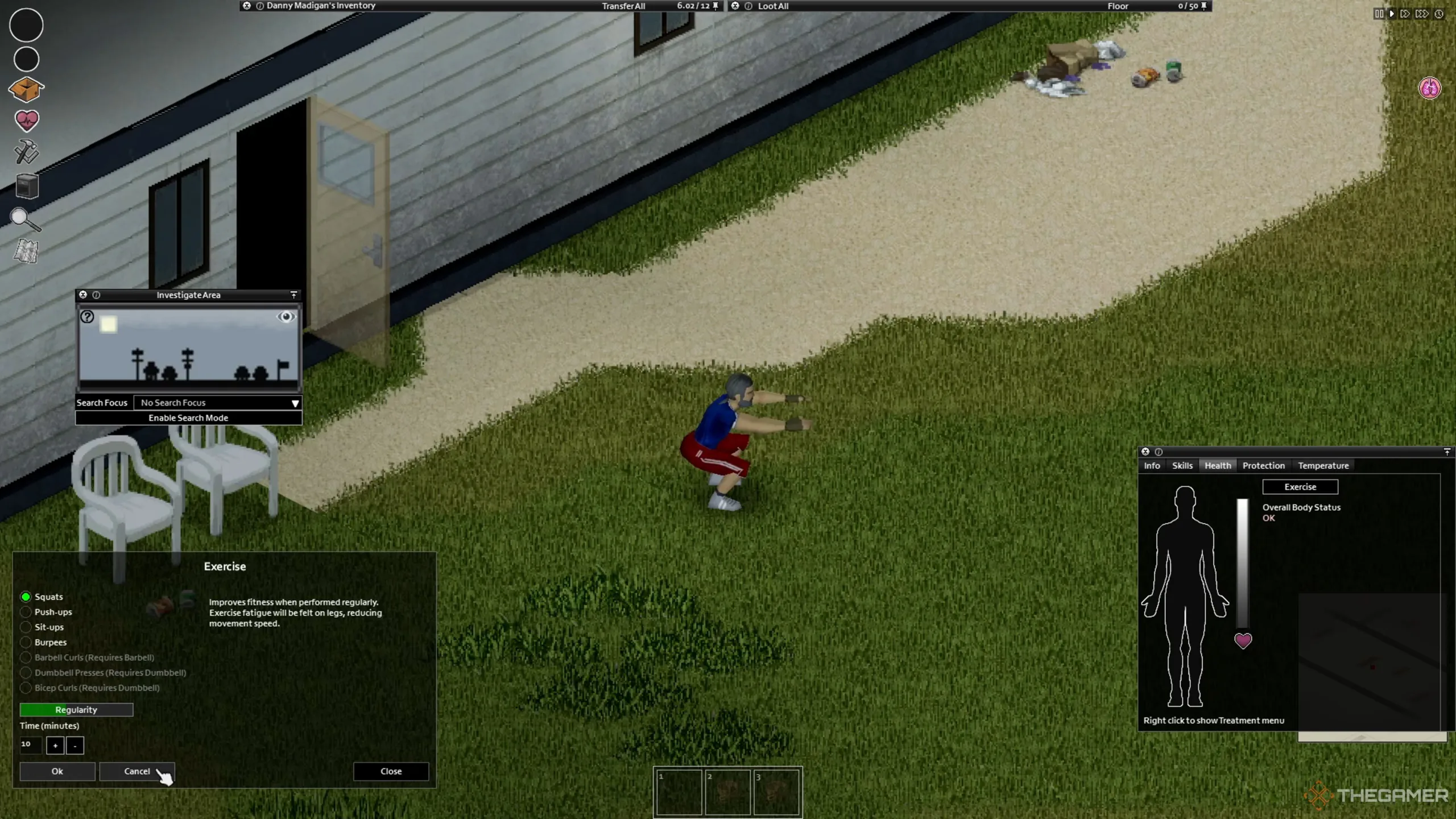Show the Temperature tab
Viewport: 1456px width, 819px height.
pos(1323,465)
